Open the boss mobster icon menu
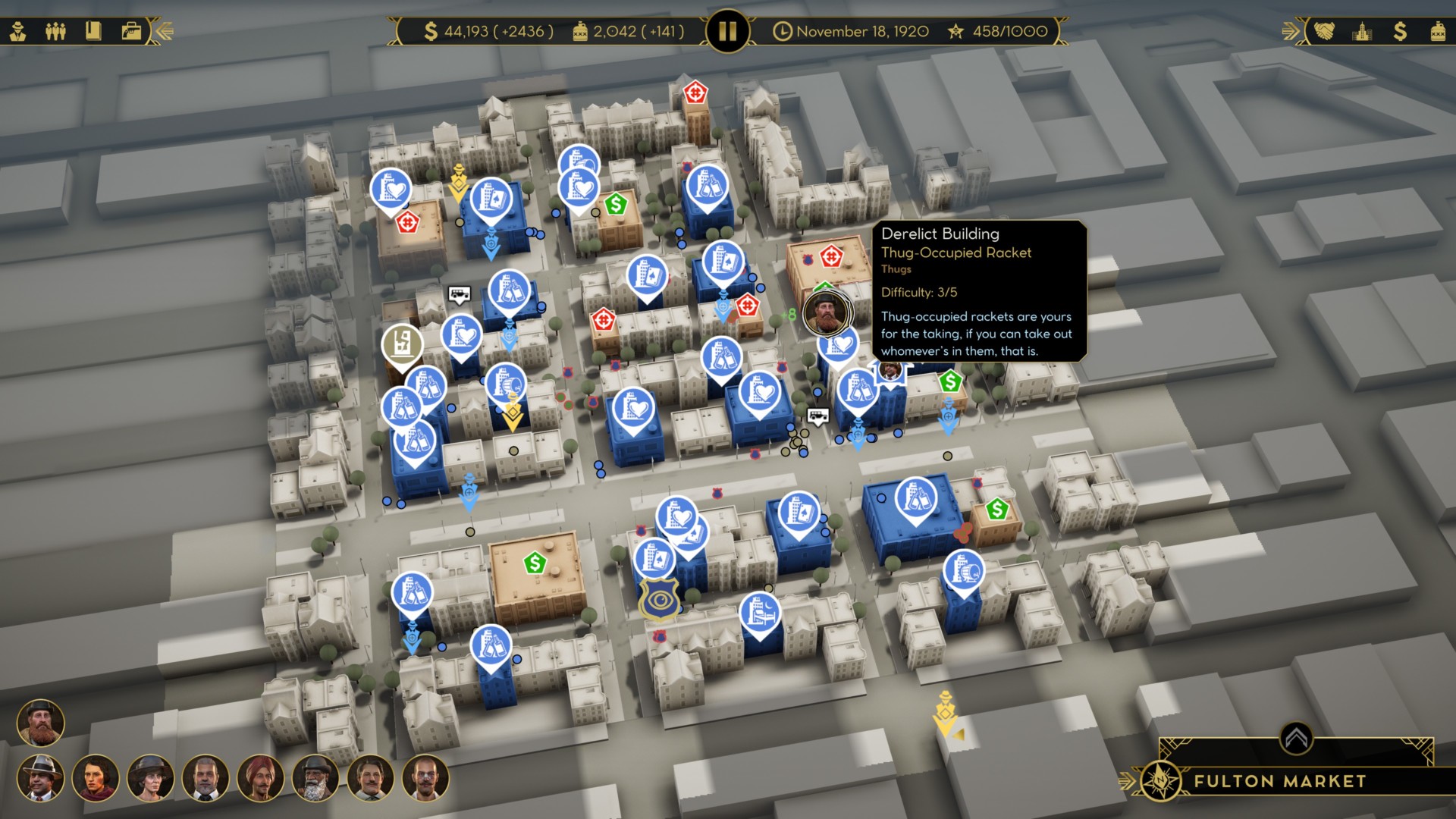The height and width of the screenshot is (819, 1456). [18, 31]
